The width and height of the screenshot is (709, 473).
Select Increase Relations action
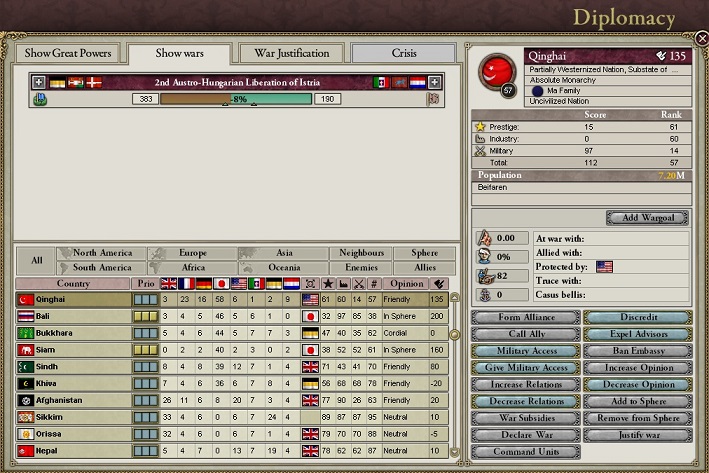click(x=524, y=385)
